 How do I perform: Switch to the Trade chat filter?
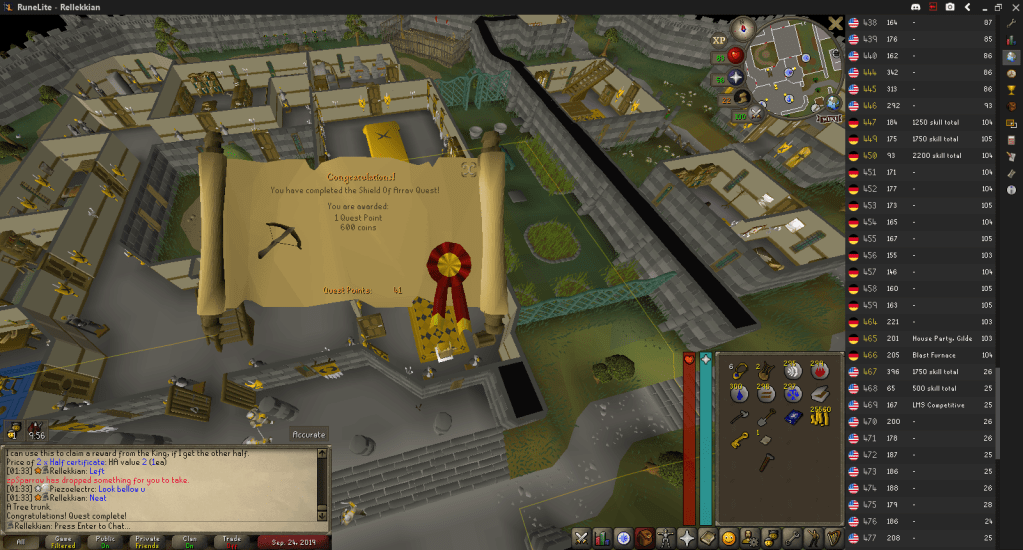coord(232,541)
